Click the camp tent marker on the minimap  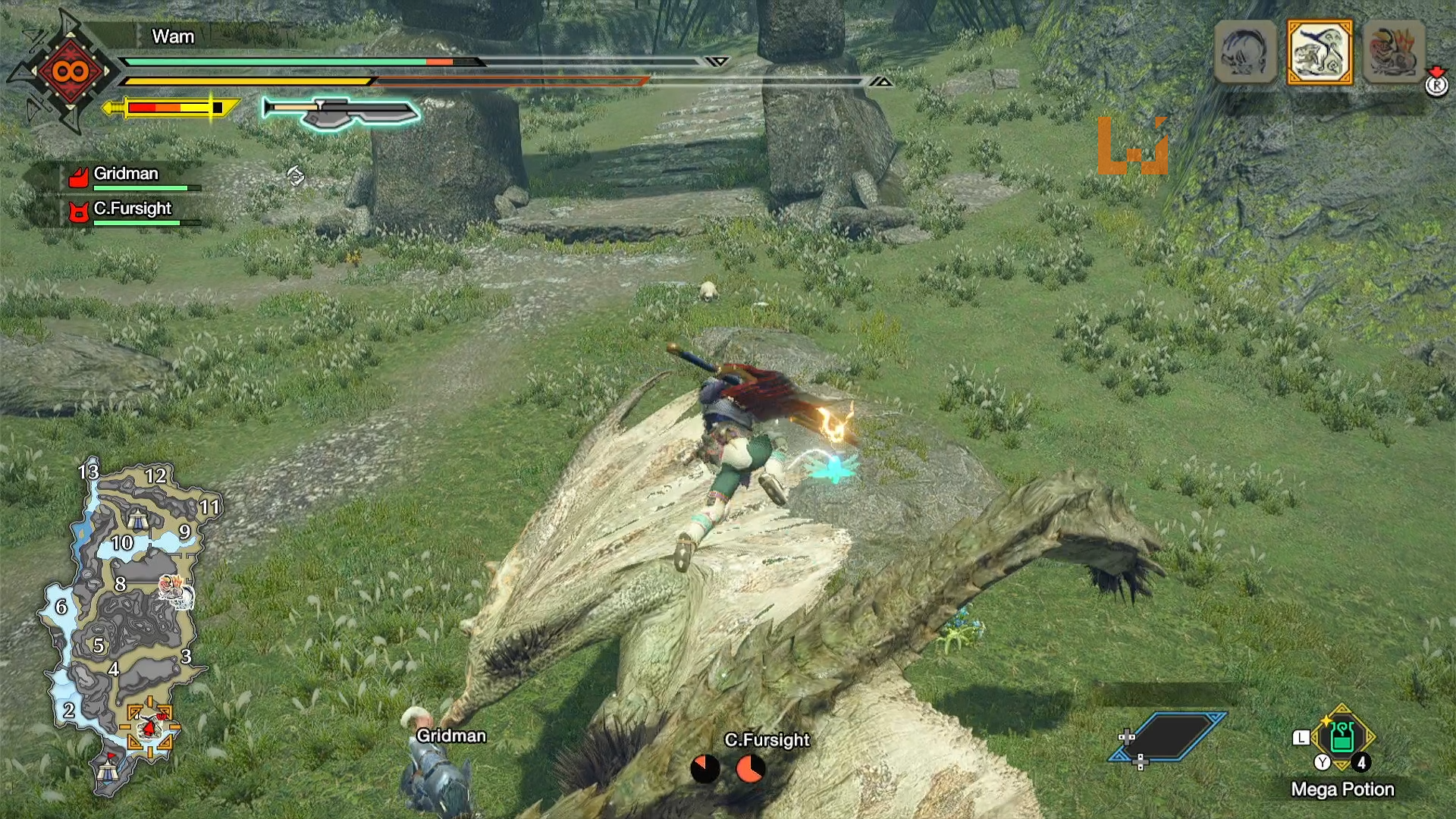pos(137,520)
